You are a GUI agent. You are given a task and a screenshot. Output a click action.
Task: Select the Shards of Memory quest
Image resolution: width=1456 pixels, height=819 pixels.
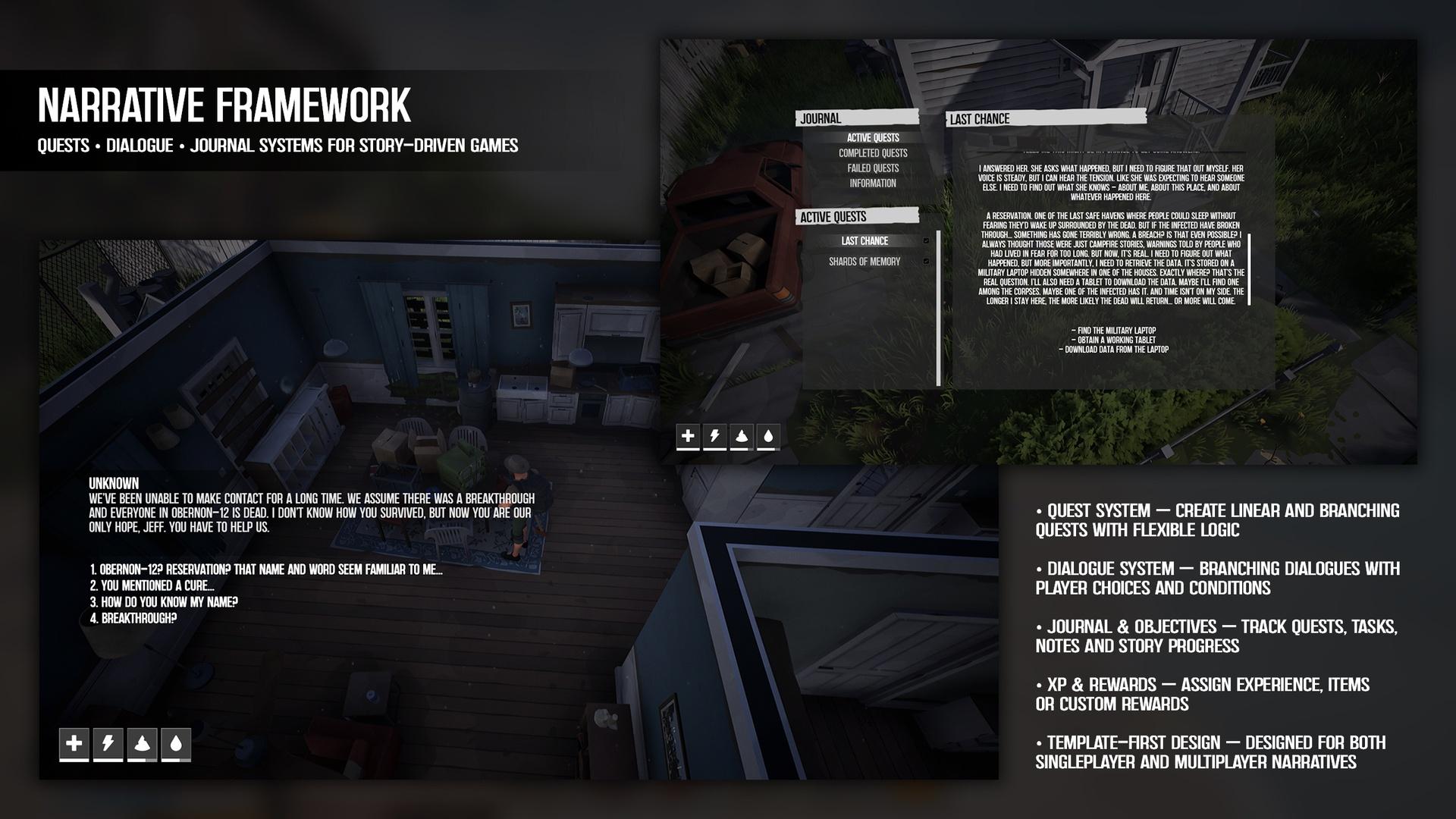coord(864,262)
